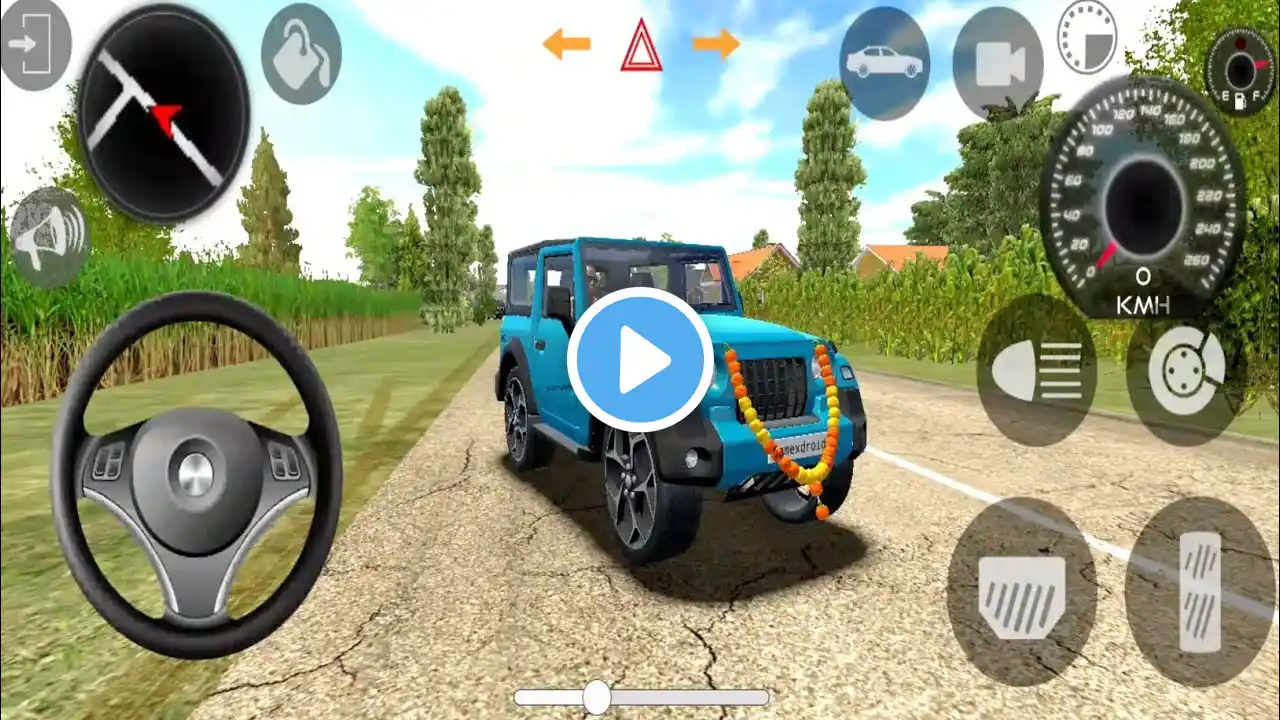Open the car selection button
Viewport: 1280px width, 720px height.
884,63
